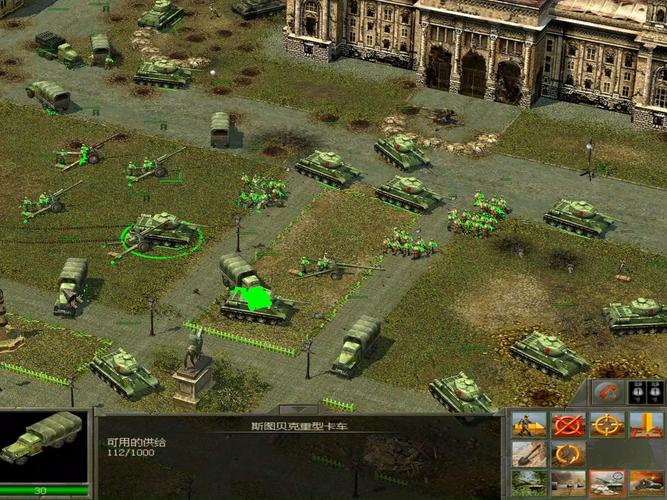Select the infantry move command icon

(x=529, y=425)
